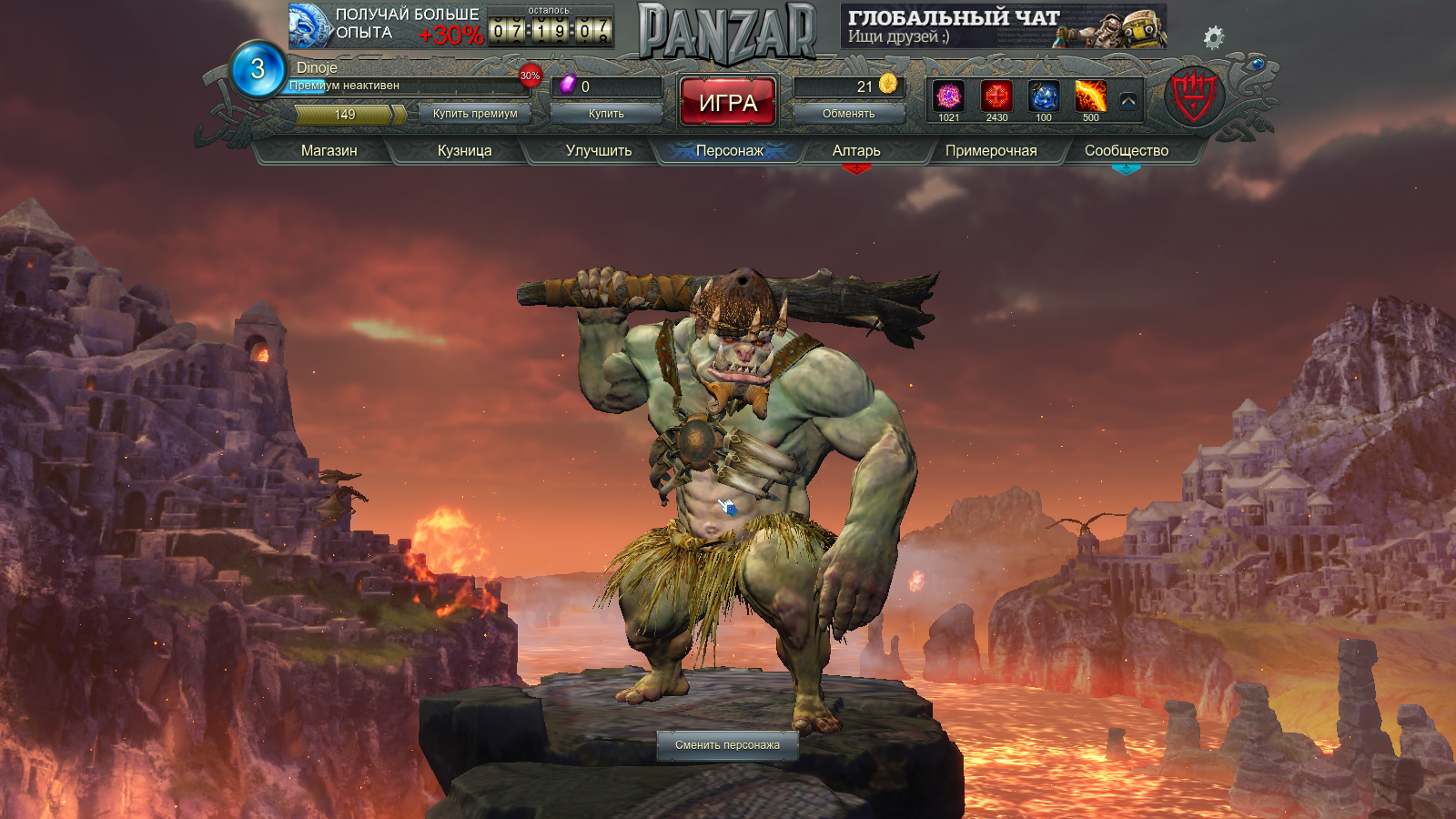The height and width of the screenshot is (819, 1456).
Task: Buy crystals with the Купить button
Action: [606, 114]
